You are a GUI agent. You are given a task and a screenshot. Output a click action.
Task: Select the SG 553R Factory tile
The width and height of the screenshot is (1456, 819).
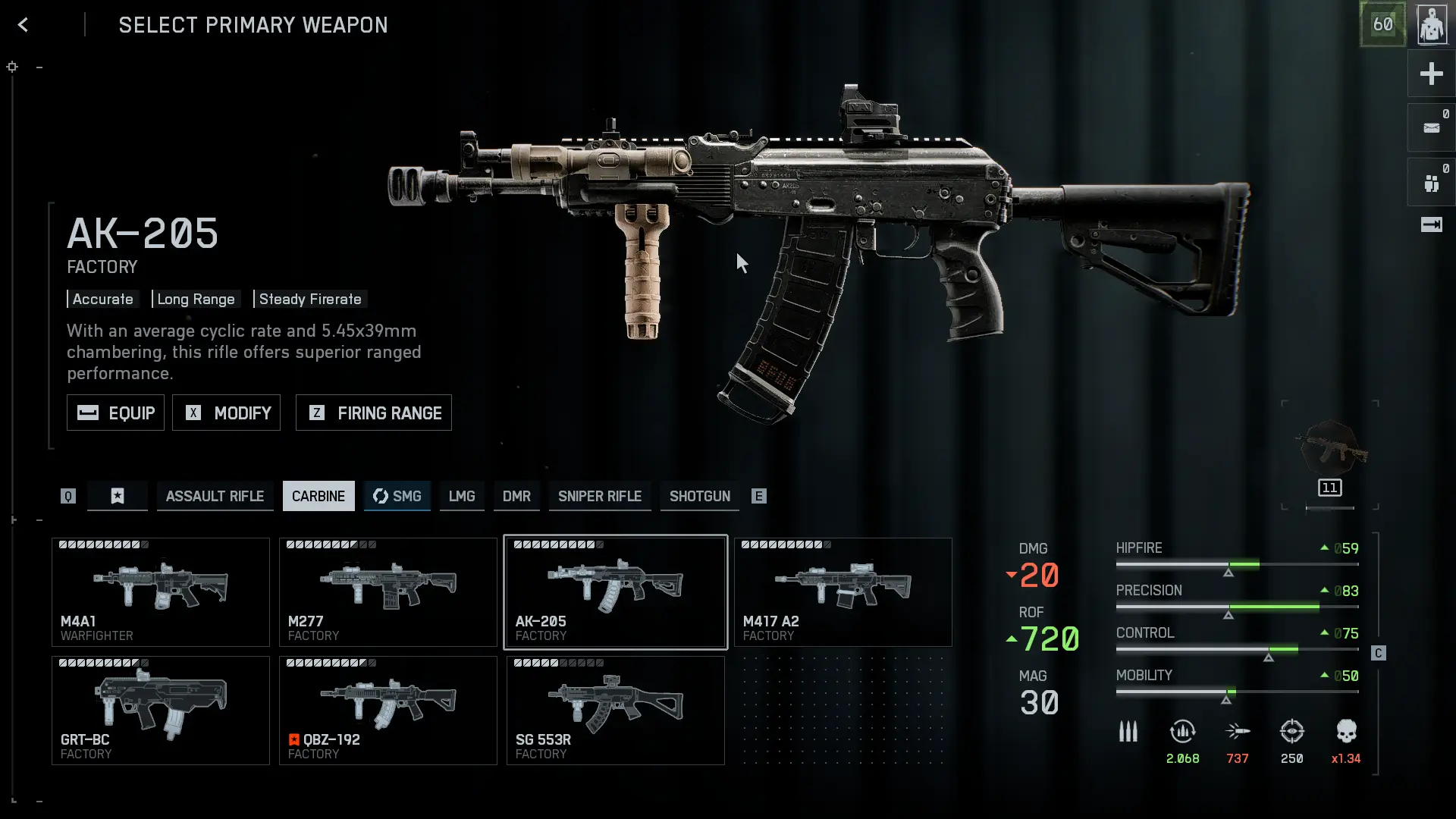[616, 711]
